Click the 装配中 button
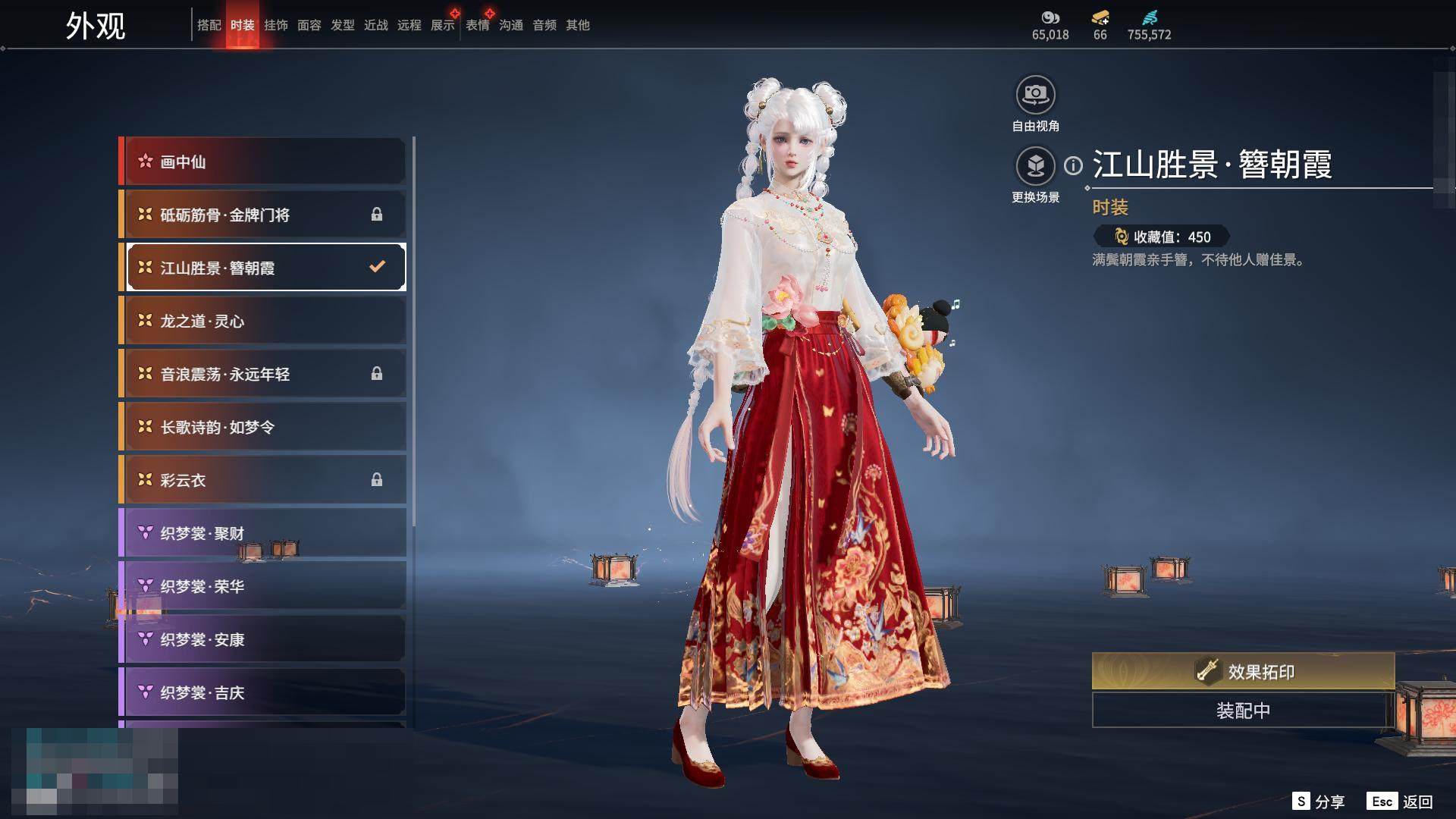Image resolution: width=1456 pixels, height=819 pixels. coord(1243,711)
